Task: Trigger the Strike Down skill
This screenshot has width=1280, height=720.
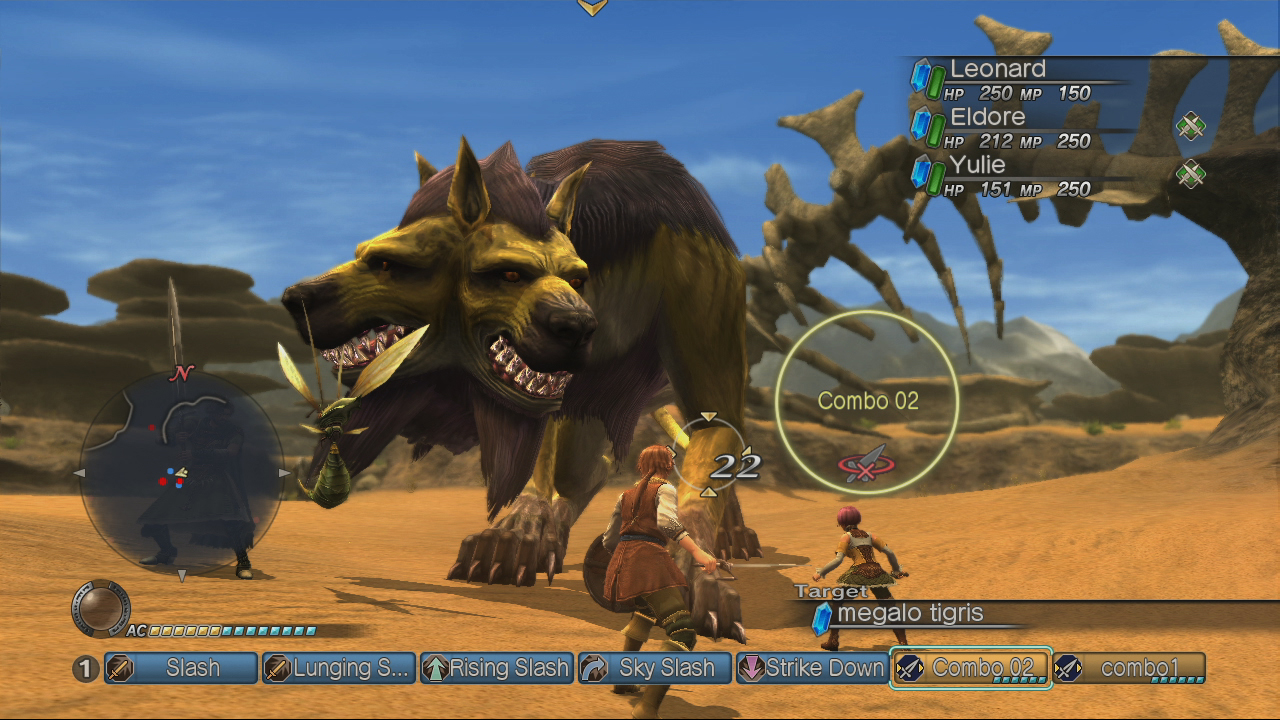Action: click(x=812, y=668)
